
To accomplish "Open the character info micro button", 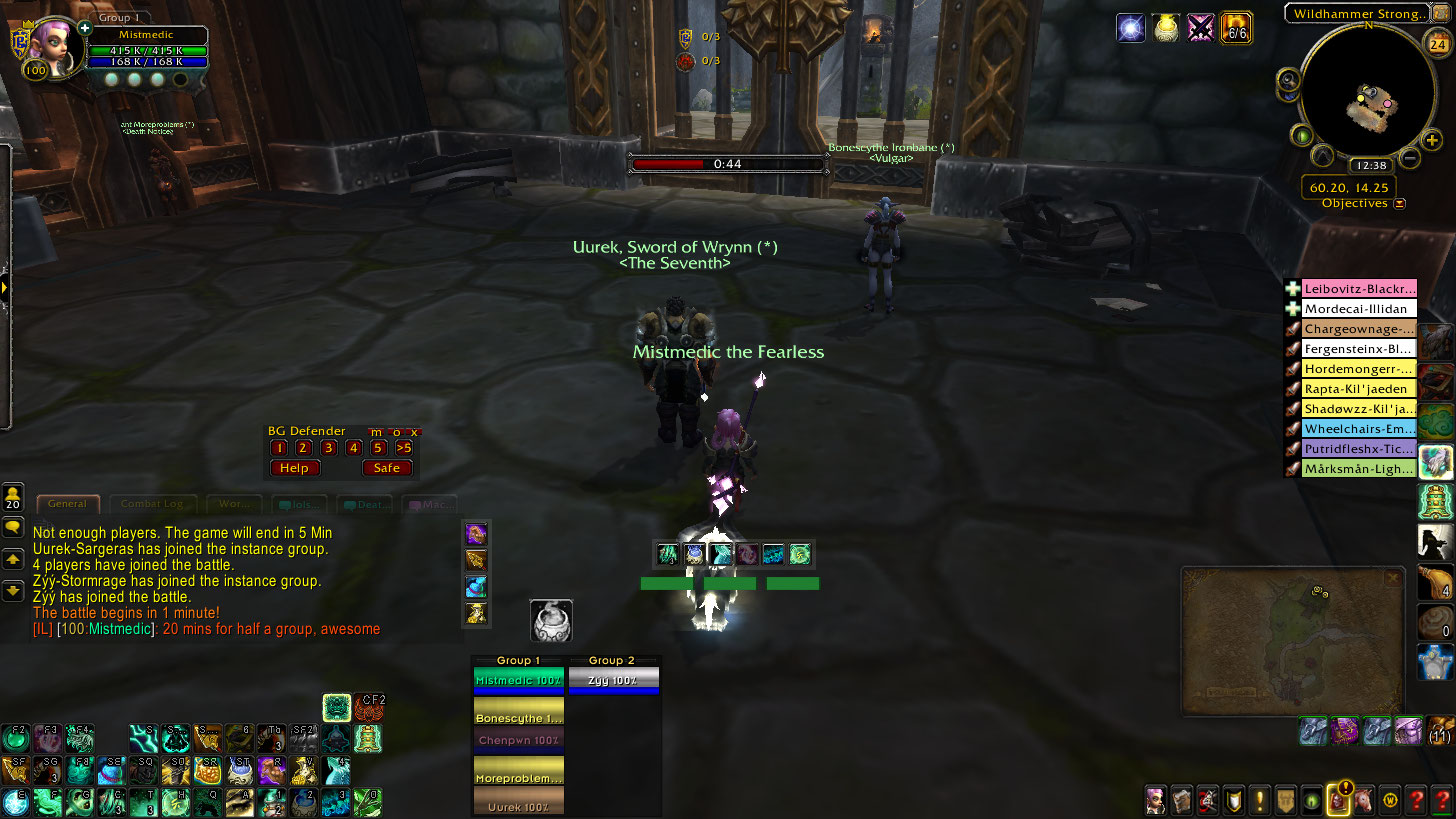I will pyautogui.click(x=1156, y=800).
